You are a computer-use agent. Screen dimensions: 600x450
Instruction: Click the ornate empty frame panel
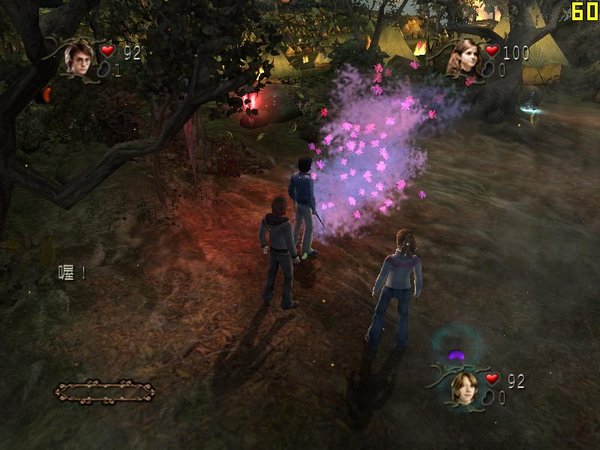point(104,391)
